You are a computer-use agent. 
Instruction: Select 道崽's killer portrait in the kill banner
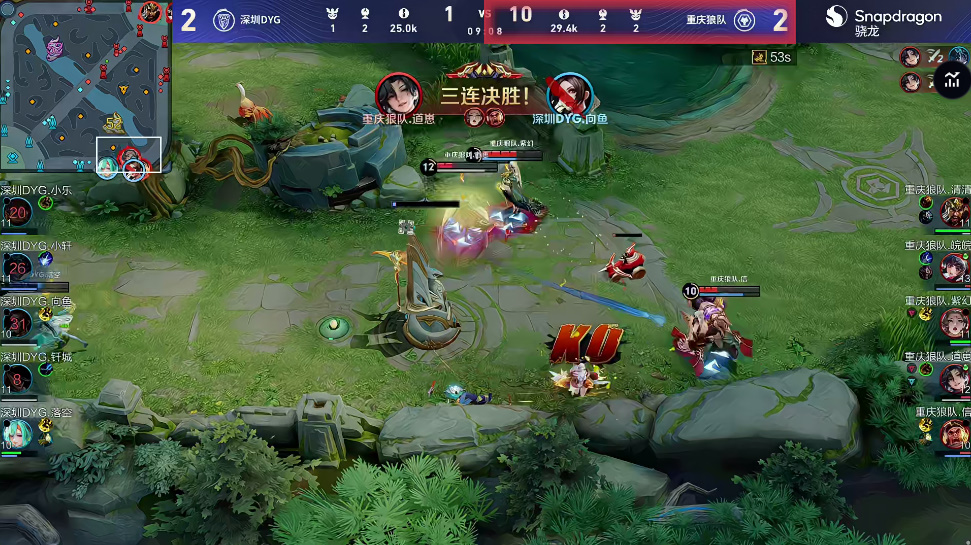pos(398,95)
